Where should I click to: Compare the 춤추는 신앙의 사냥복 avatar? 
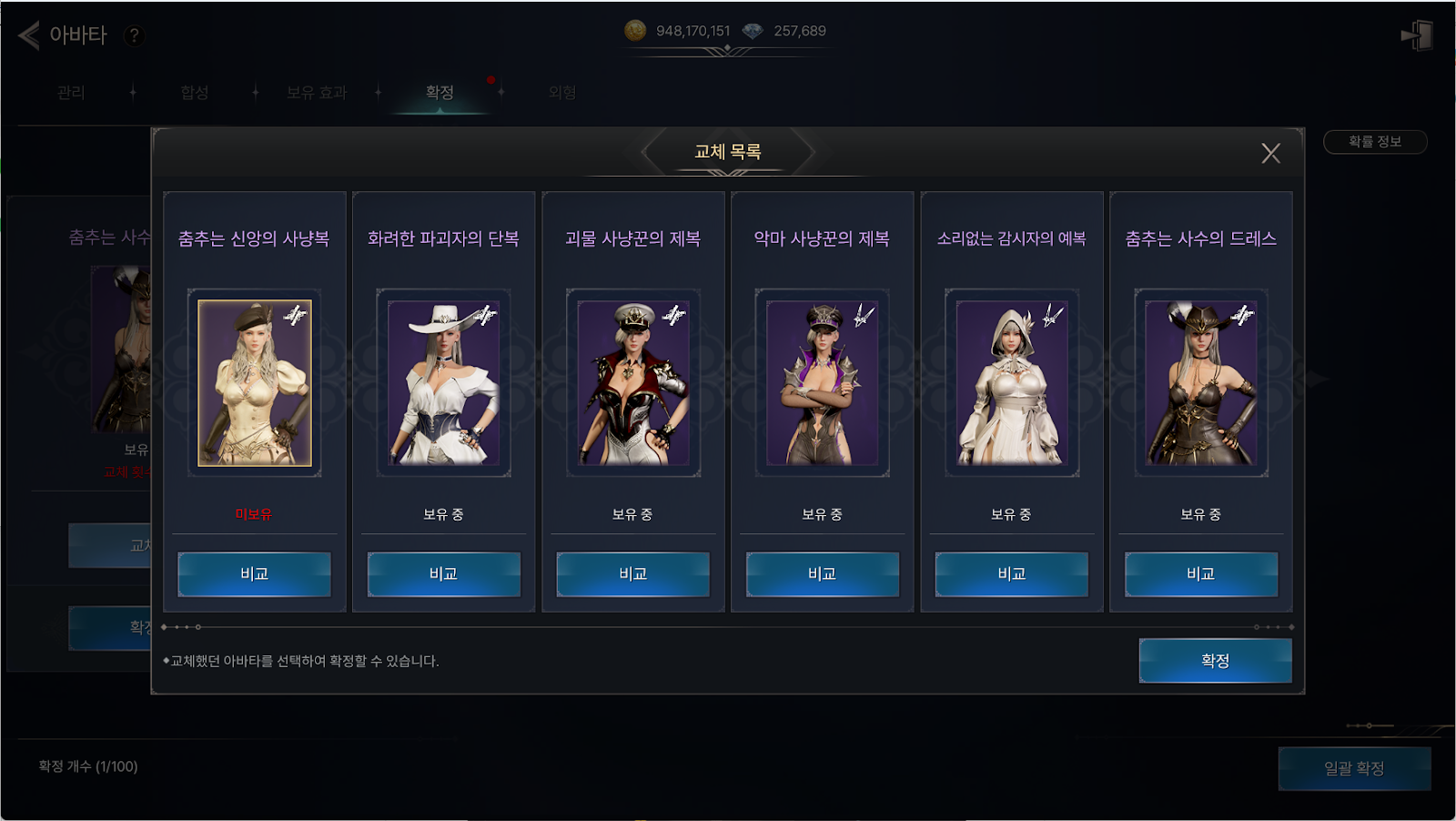[255, 574]
